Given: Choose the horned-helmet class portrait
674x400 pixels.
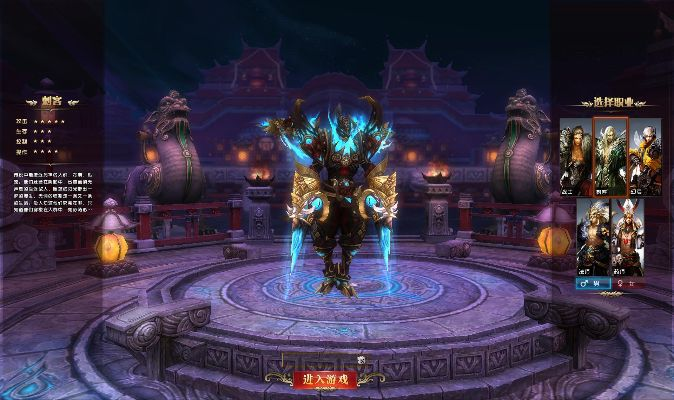Looking at the screenshot, I should coord(628,237).
